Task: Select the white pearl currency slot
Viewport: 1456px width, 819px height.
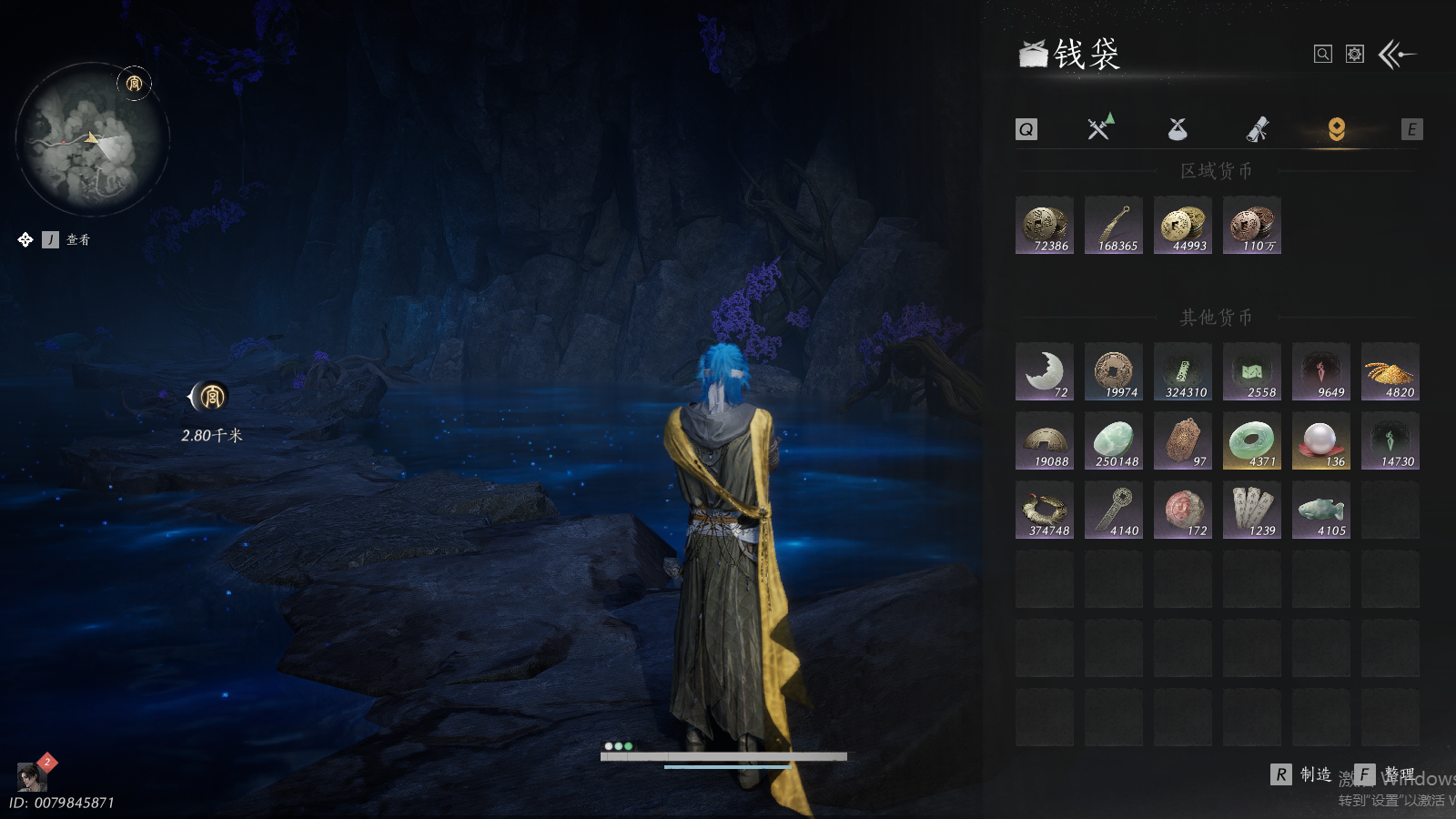Action: [1321, 441]
